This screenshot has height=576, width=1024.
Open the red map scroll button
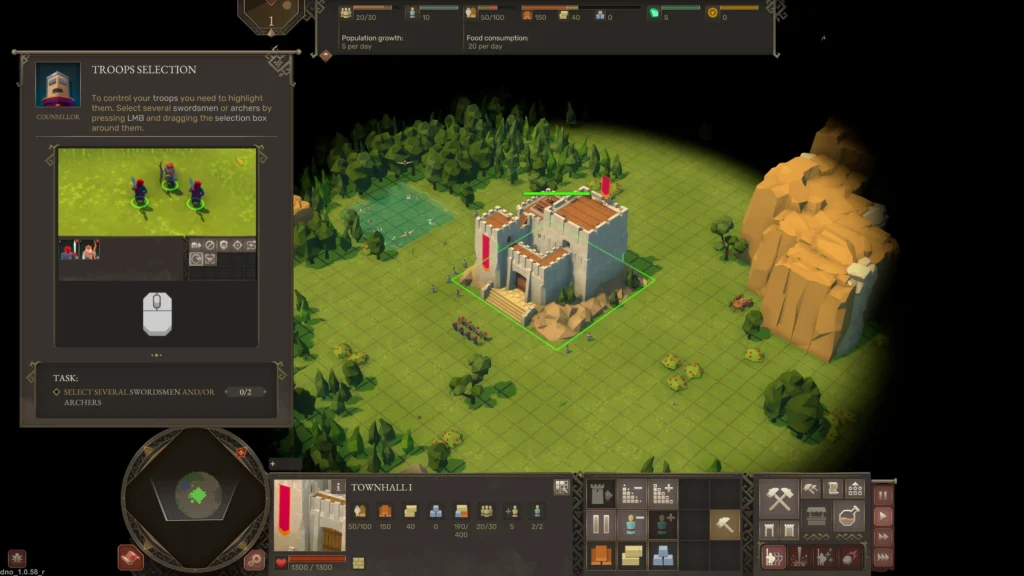pyautogui.click(x=131, y=558)
